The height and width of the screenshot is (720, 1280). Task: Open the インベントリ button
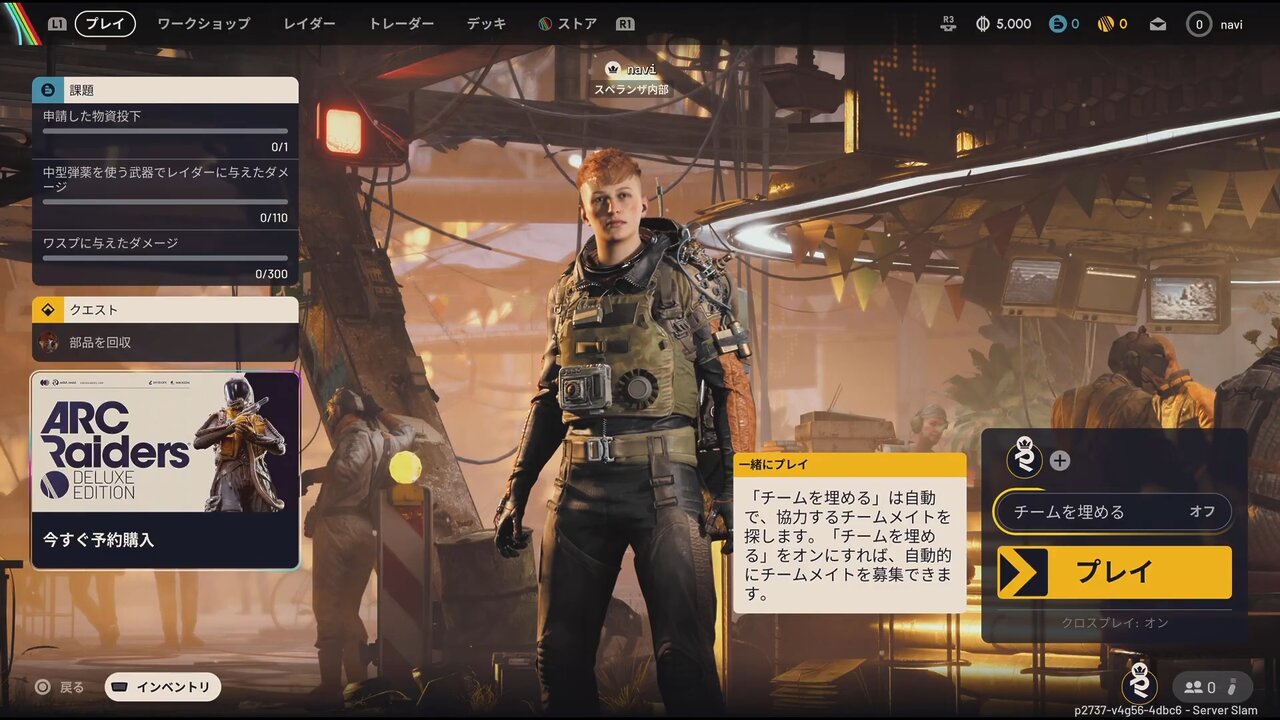(x=163, y=687)
